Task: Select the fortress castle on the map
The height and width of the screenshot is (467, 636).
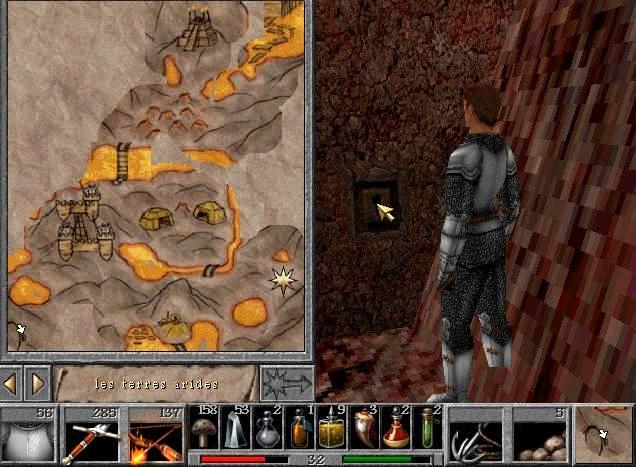Action: [79, 222]
